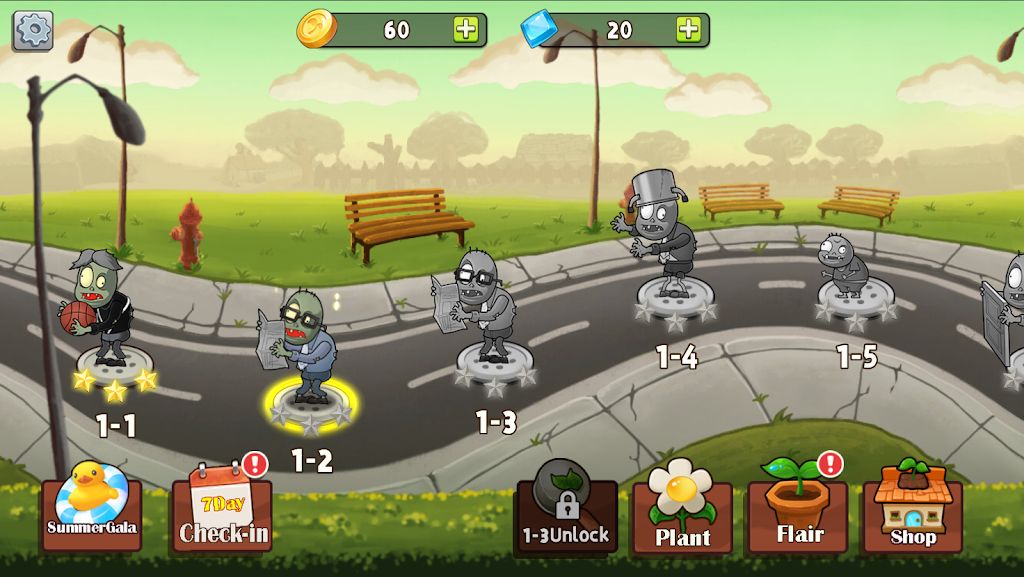Buy more blue gems with plus button
1024x577 pixels.
pyautogui.click(x=688, y=29)
